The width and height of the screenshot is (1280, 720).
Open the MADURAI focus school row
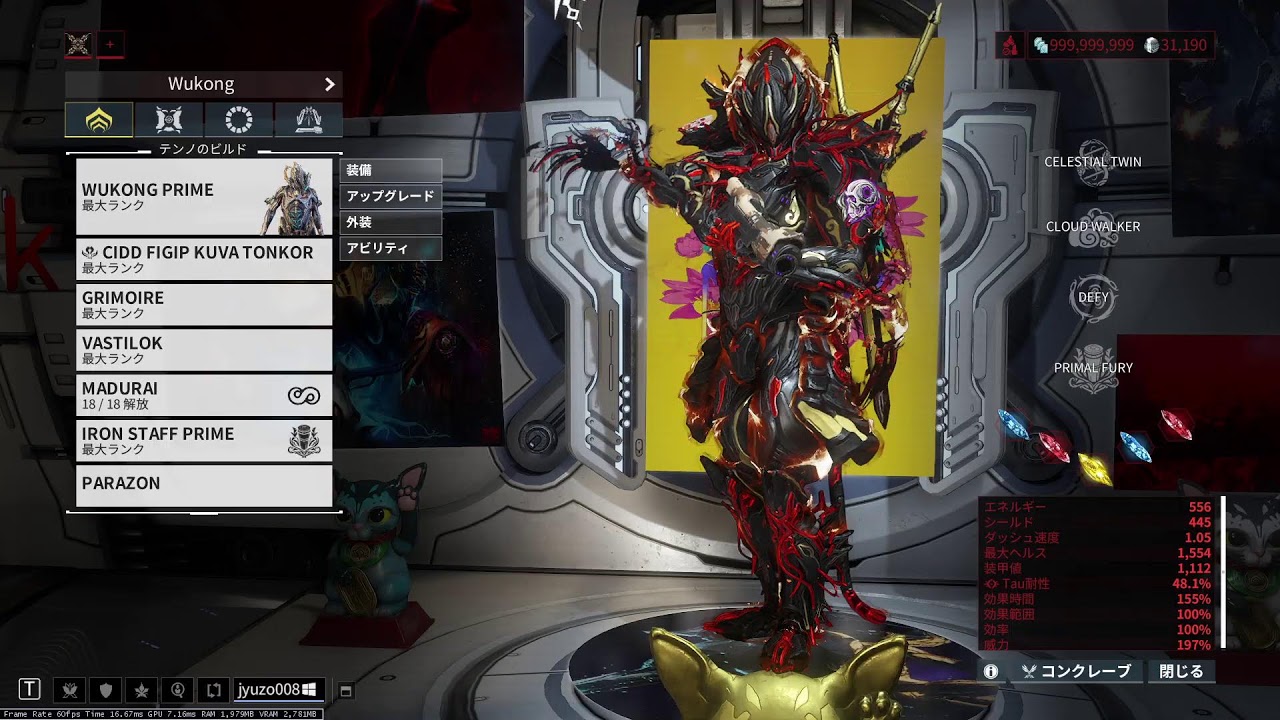coord(204,395)
